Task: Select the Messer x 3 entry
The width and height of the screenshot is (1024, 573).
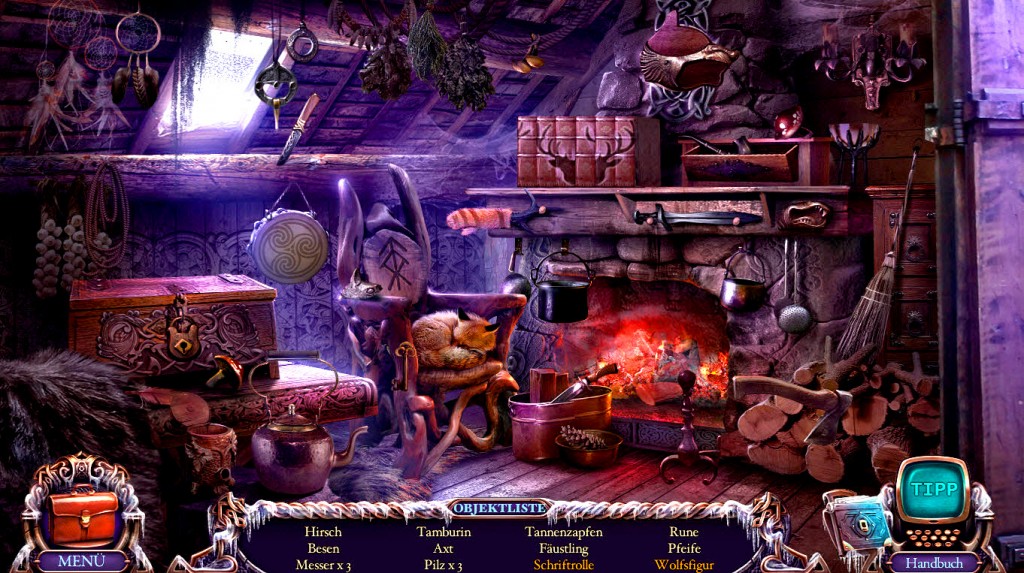Action: (x=323, y=565)
